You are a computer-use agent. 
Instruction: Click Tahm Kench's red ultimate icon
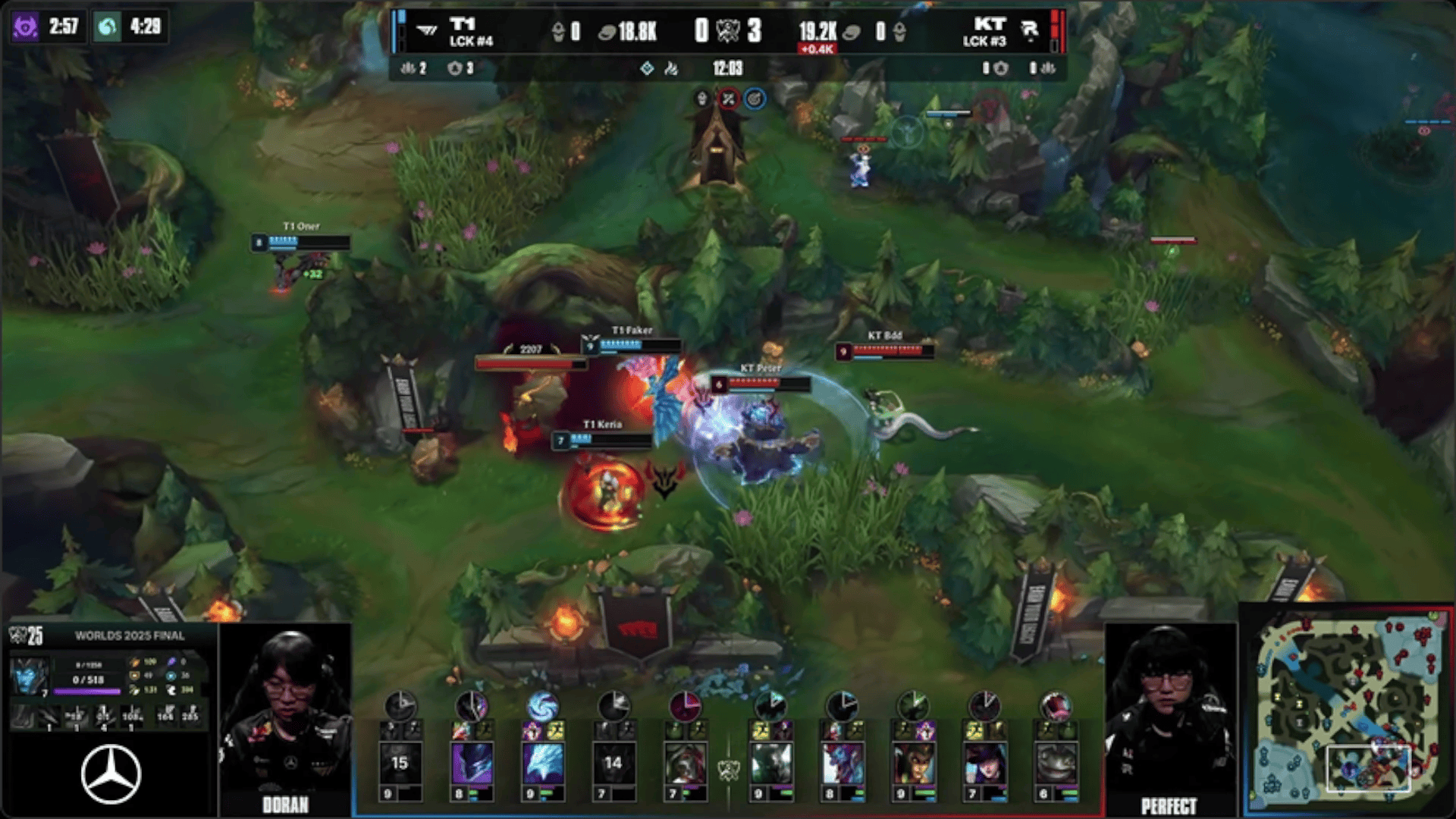tap(1055, 707)
